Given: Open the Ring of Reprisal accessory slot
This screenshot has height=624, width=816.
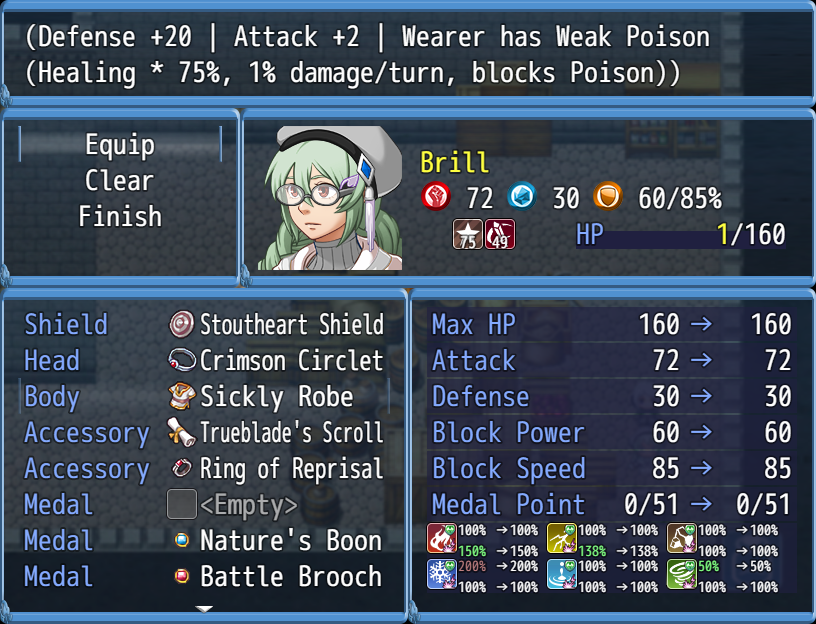Looking at the screenshot, I should point(276,469).
